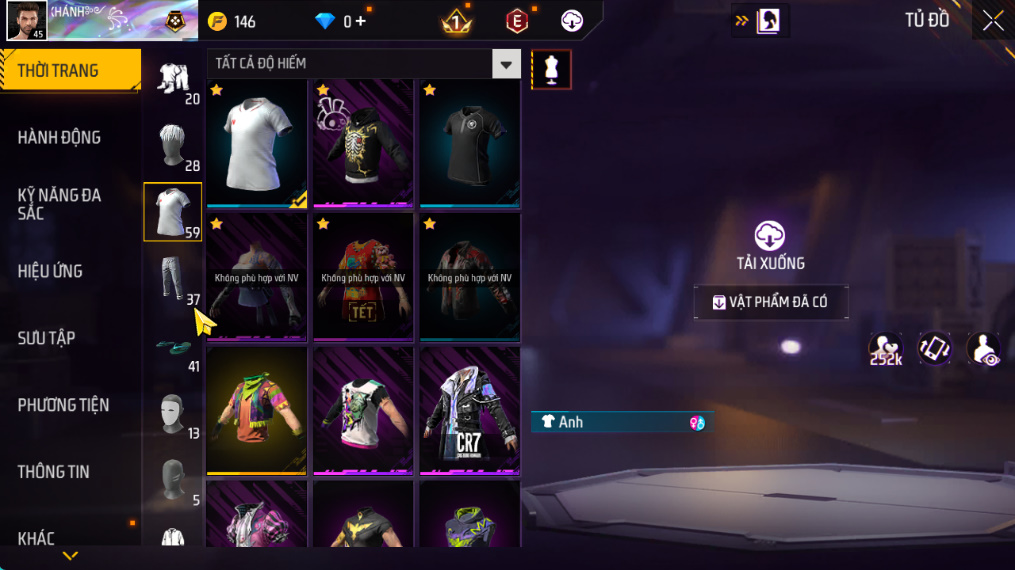Switch to Kỹ Năng Đa Sắc tab
Screen dimensions: 1015x570
tap(59, 204)
